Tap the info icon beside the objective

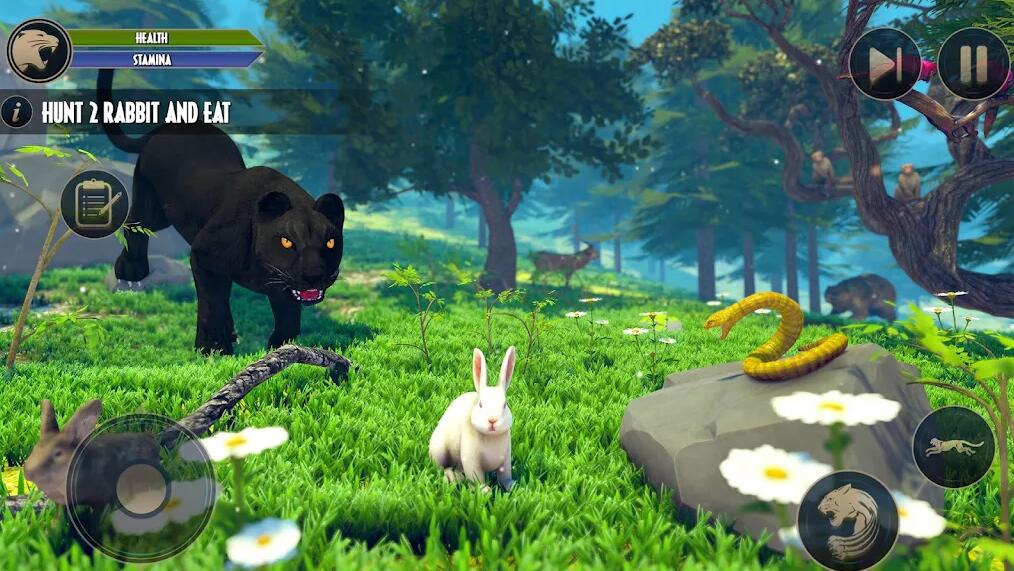pyautogui.click(x=17, y=112)
